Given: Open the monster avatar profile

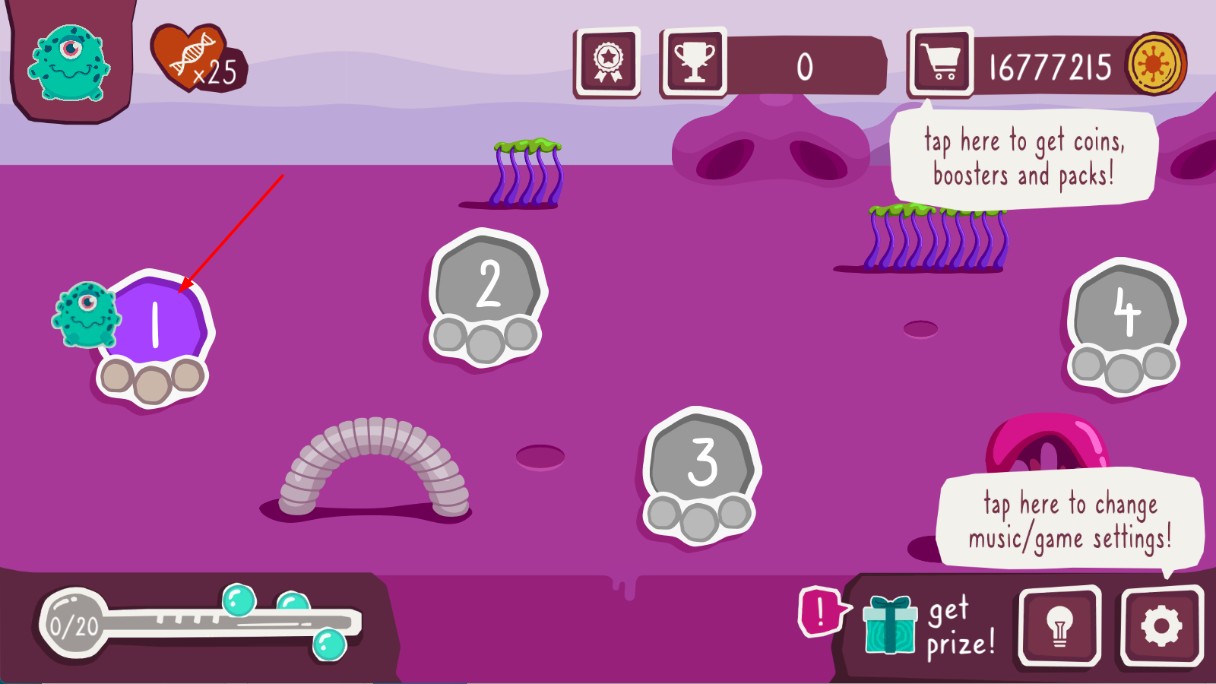Looking at the screenshot, I should [x=66, y=60].
